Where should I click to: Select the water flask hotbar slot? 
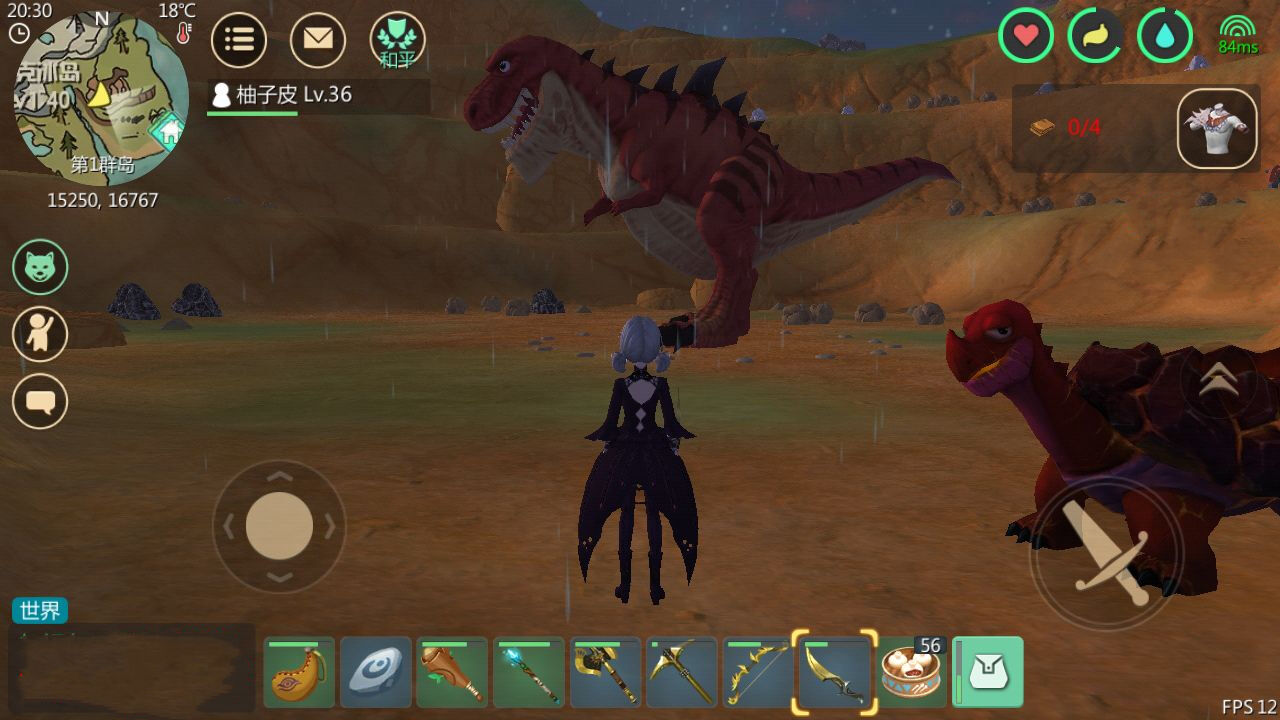pos(299,673)
